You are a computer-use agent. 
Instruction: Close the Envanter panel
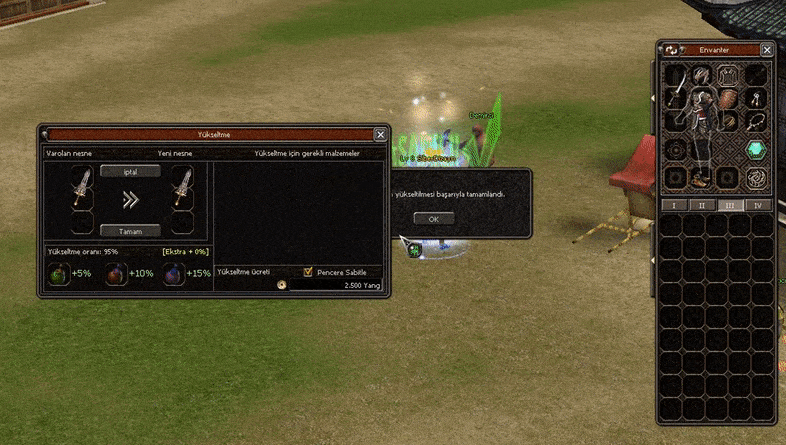[767, 49]
